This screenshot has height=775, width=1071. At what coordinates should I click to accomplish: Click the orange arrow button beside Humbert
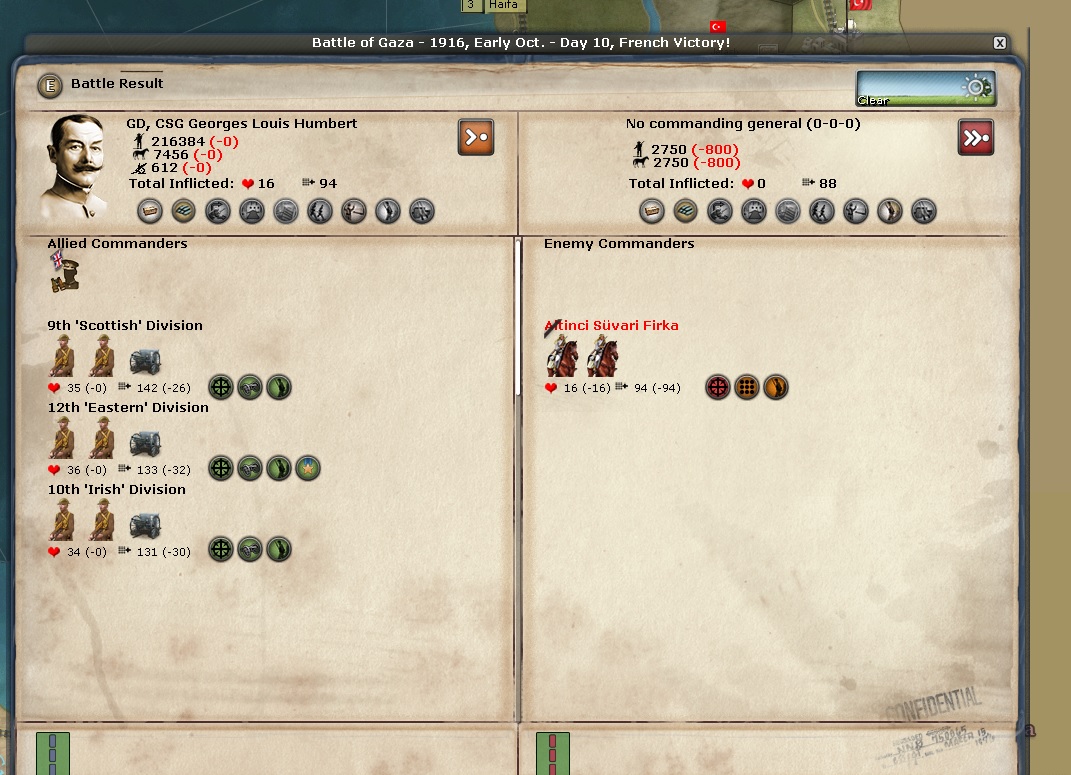pos(476,138)
